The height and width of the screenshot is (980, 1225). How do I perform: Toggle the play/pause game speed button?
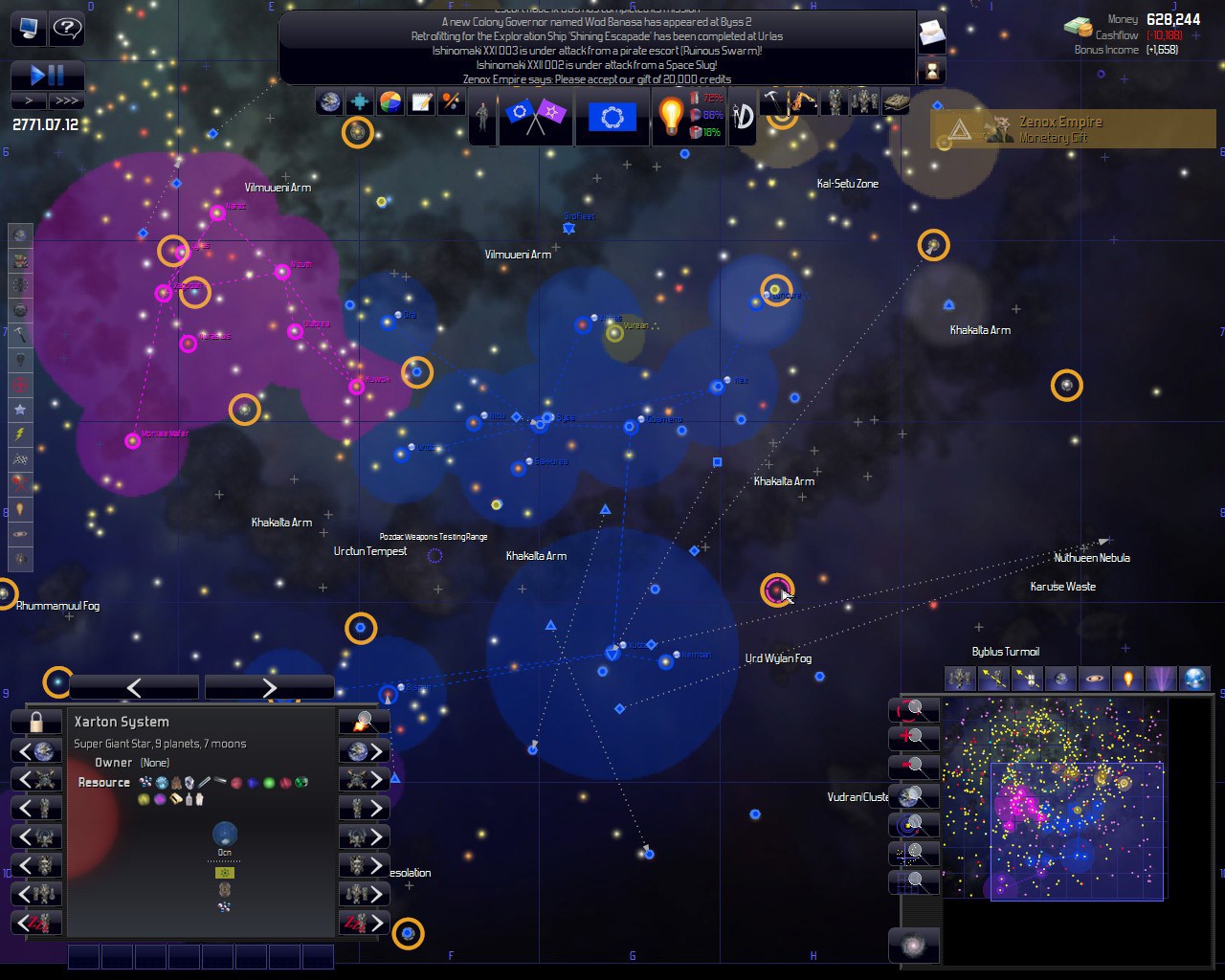click(x=47, y=75)
